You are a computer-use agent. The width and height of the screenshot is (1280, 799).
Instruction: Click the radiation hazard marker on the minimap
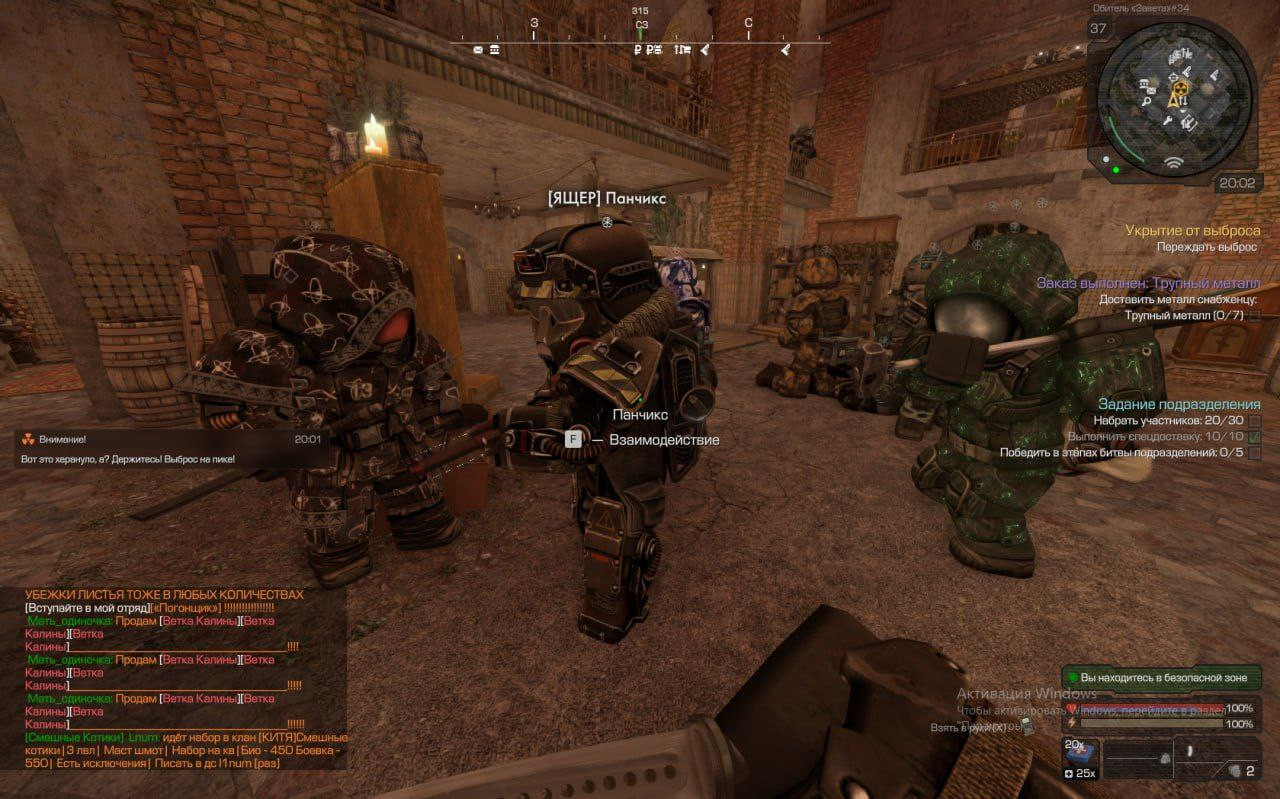[1180, 90]
